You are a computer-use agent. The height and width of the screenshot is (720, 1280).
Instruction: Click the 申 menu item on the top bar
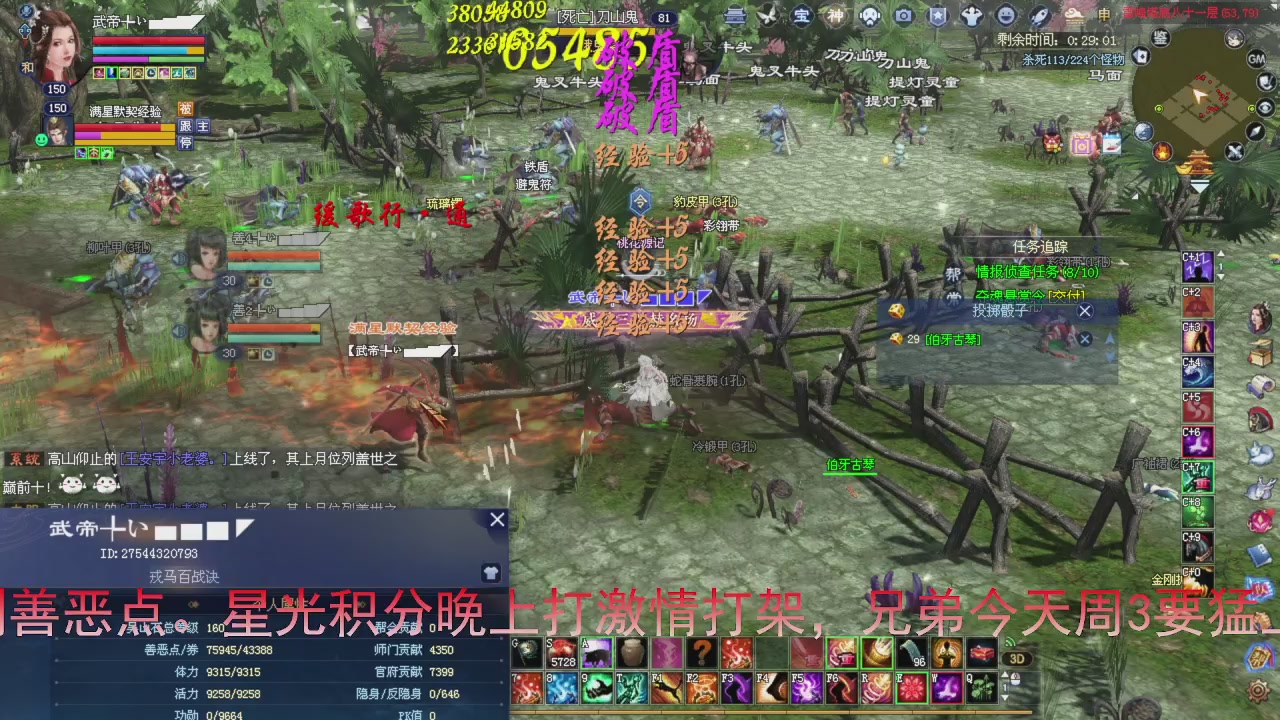pyautogui.click(x=1105, y=14)
